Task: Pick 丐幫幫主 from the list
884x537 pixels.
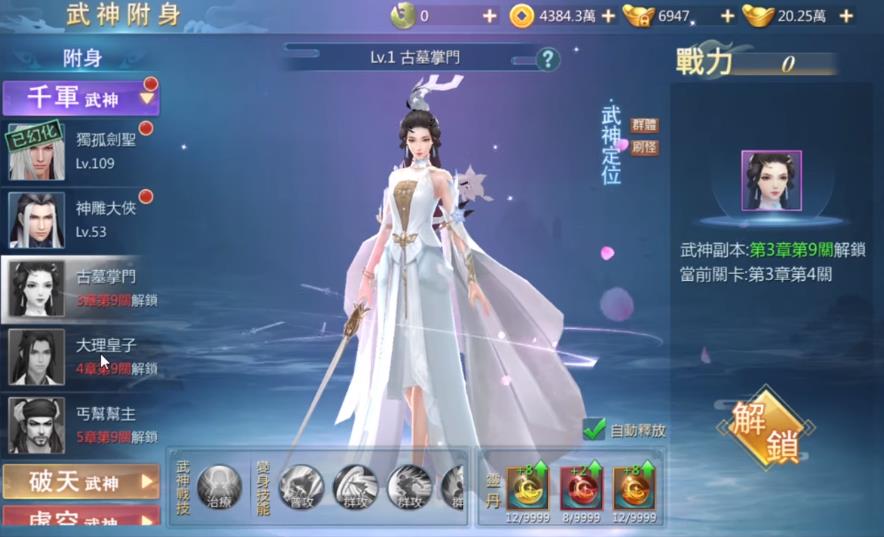Action: 81,425
